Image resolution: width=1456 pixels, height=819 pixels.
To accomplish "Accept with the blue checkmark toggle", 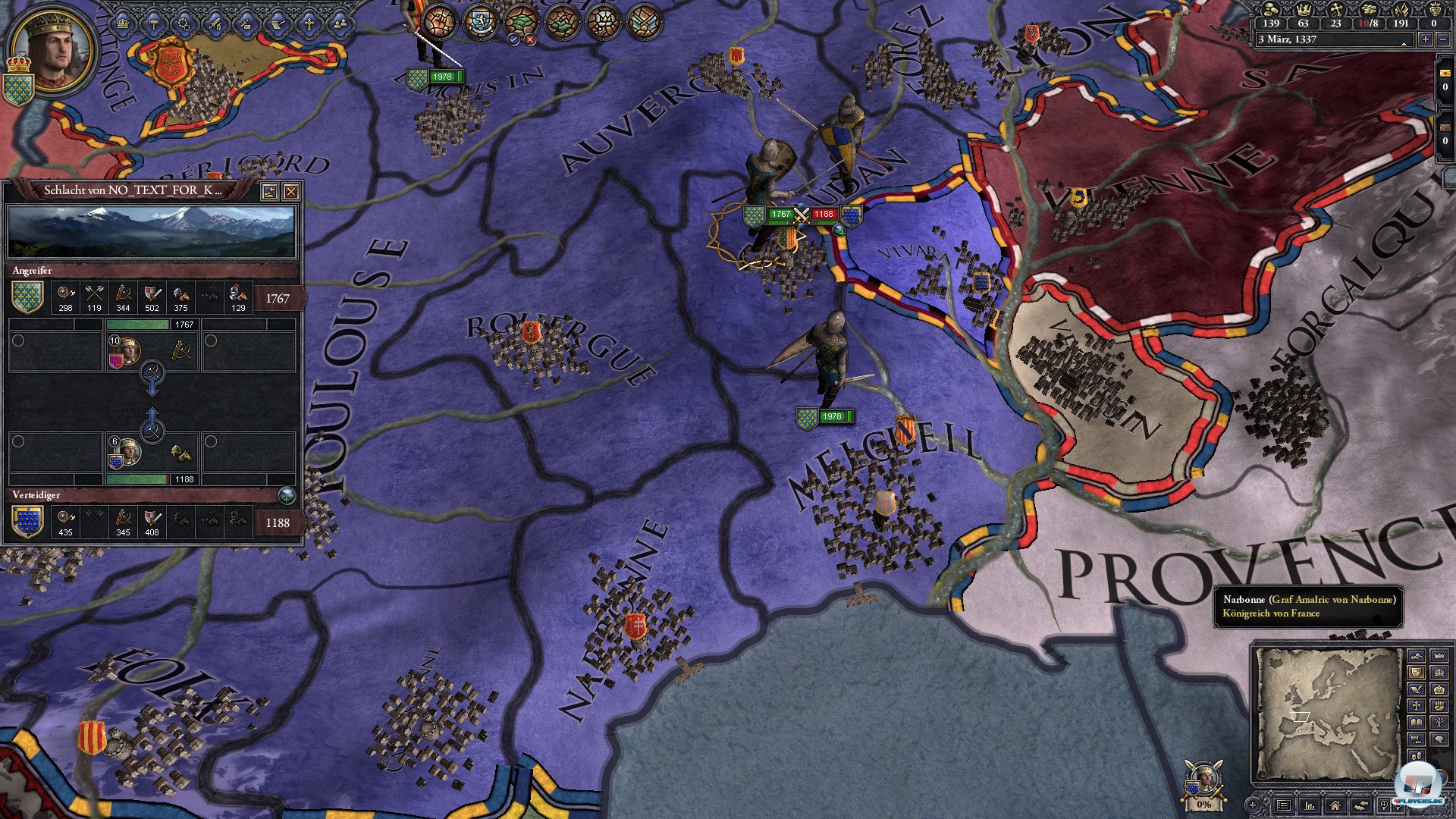I will tap(513, 40).
